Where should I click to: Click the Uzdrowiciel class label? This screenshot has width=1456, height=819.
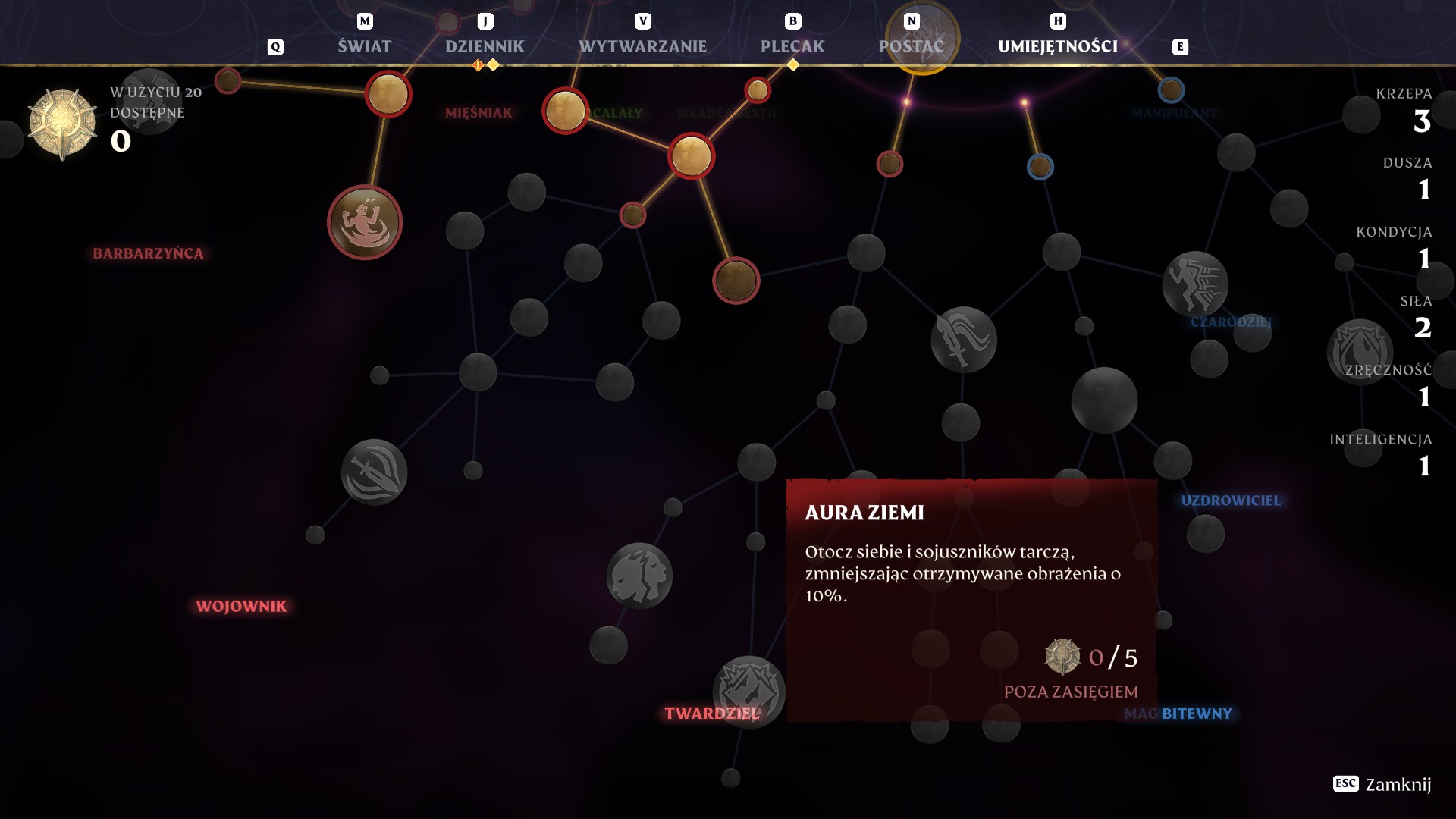(1230, 500)
